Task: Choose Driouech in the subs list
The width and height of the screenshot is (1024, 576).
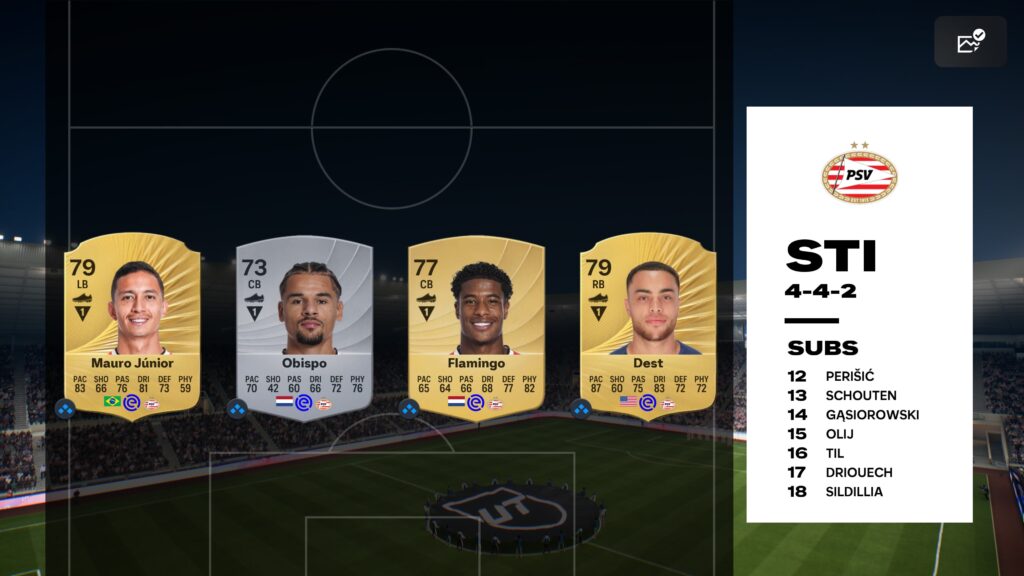Action: click(859, 472)
